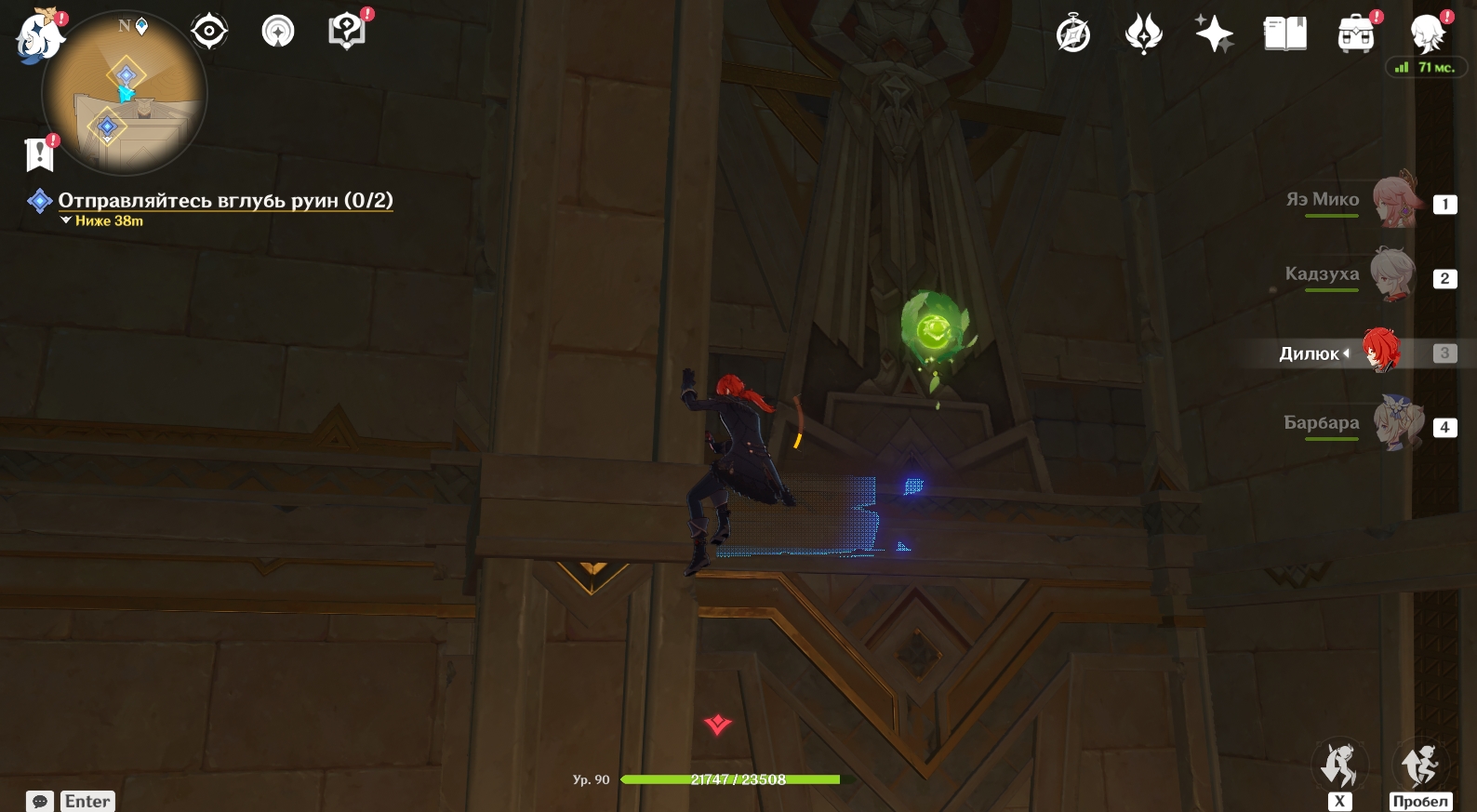Open quest tracker 'Отправляйтесь вглубь руин'
This screenshot has width=1477, height=812.
[225, 201]
